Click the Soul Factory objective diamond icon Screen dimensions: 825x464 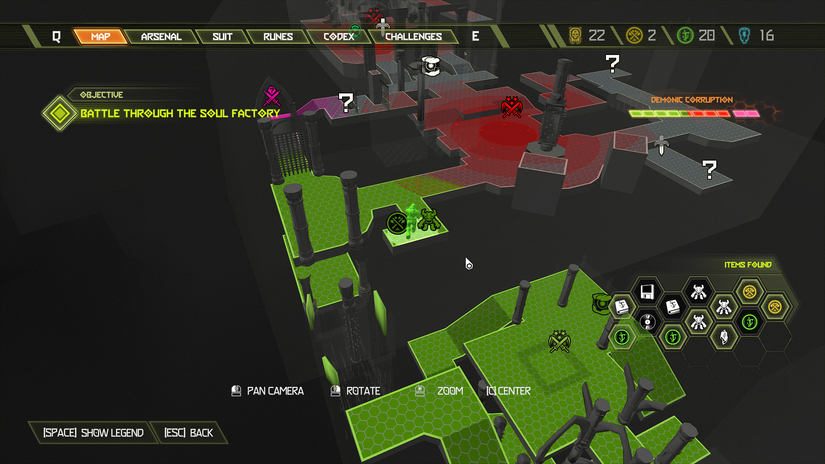click(60, 113)
